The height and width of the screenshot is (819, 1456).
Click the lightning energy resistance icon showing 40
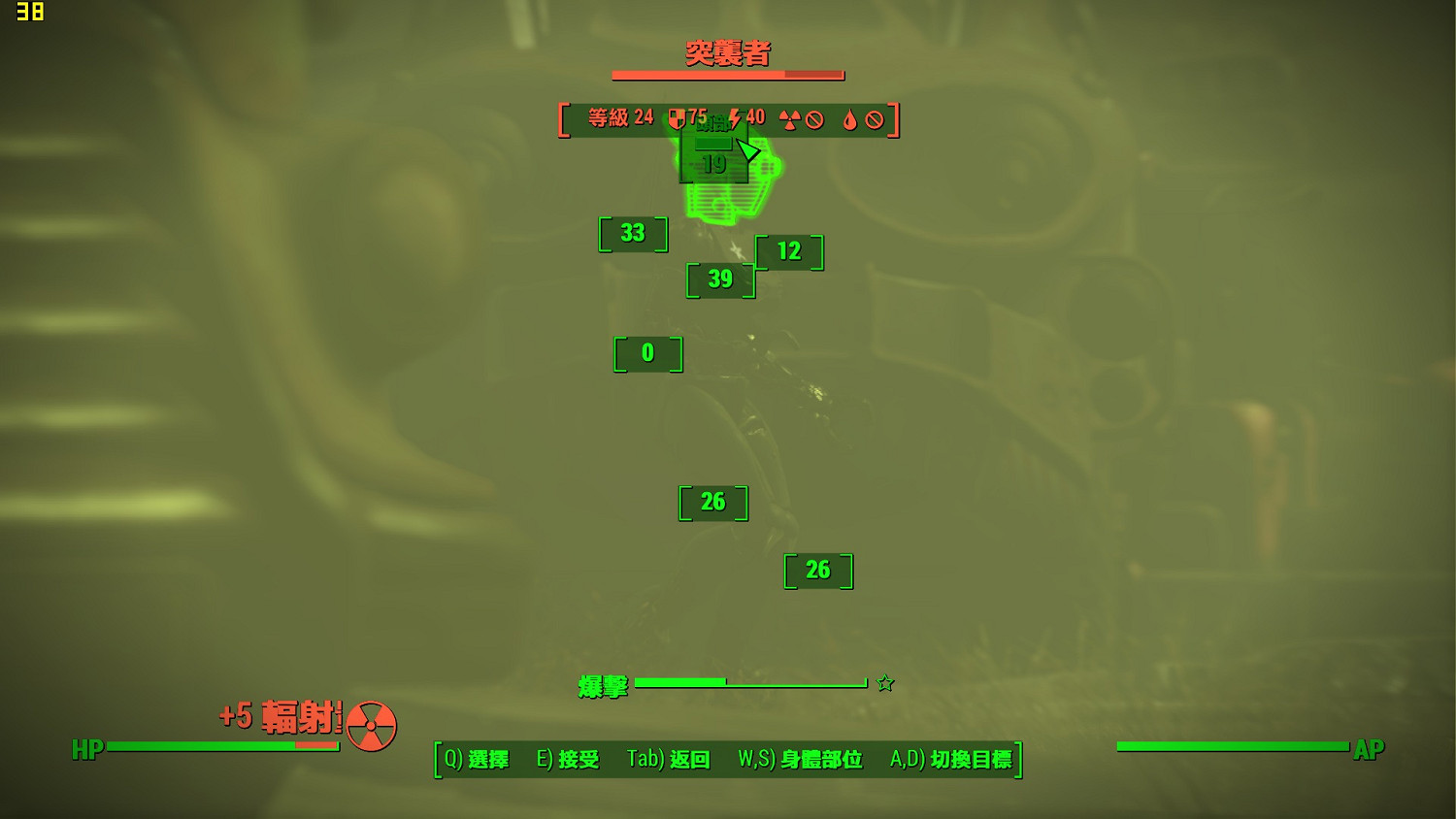(x=739, y=118)
